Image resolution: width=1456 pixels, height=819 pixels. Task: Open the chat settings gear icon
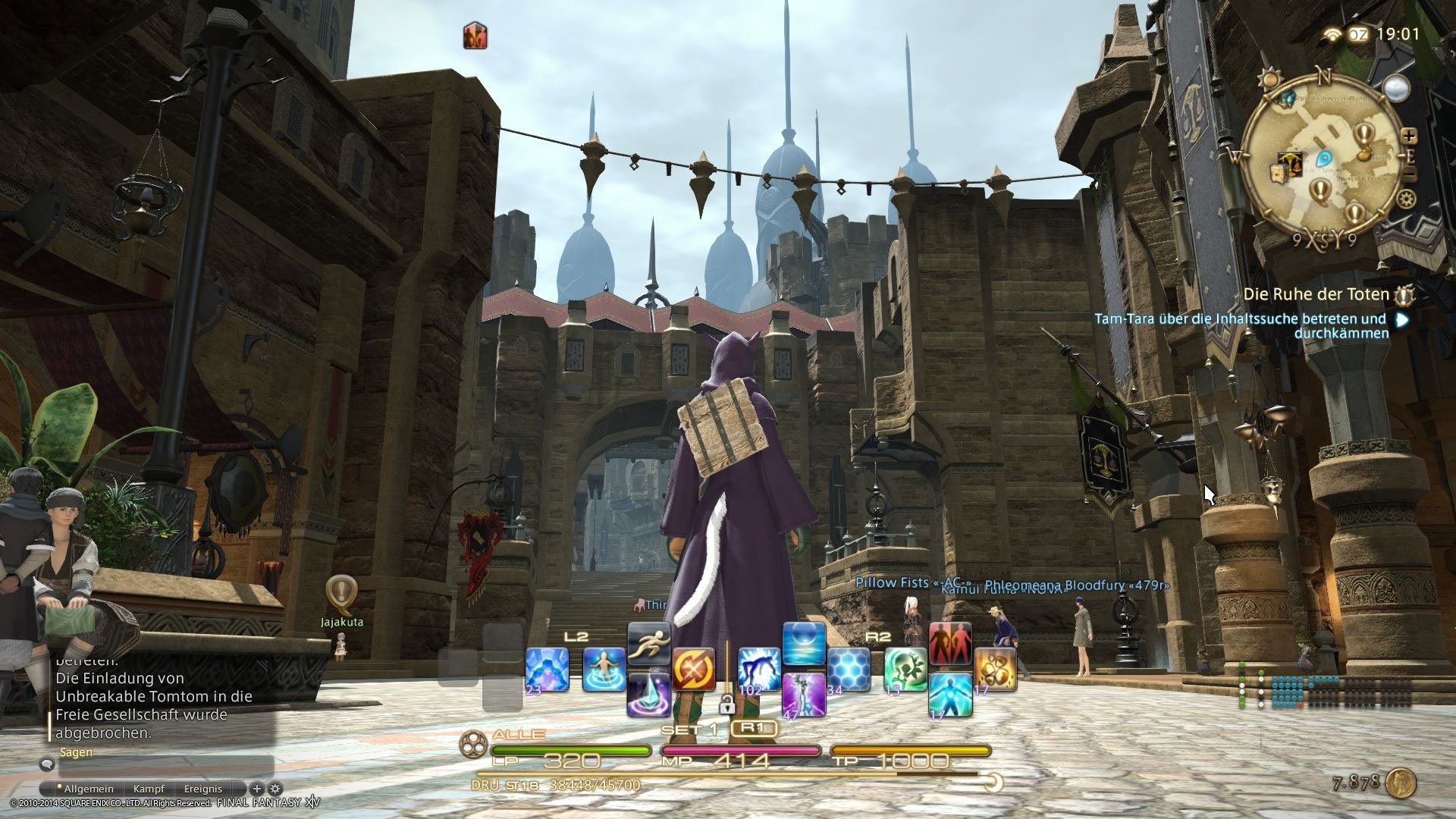click(x=275, y=789)
